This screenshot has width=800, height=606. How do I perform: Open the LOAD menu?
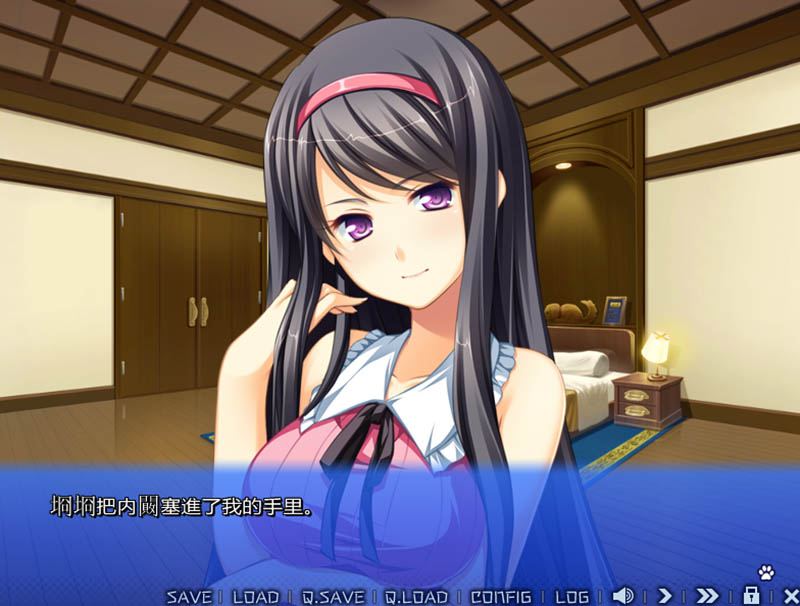(255, 597)
